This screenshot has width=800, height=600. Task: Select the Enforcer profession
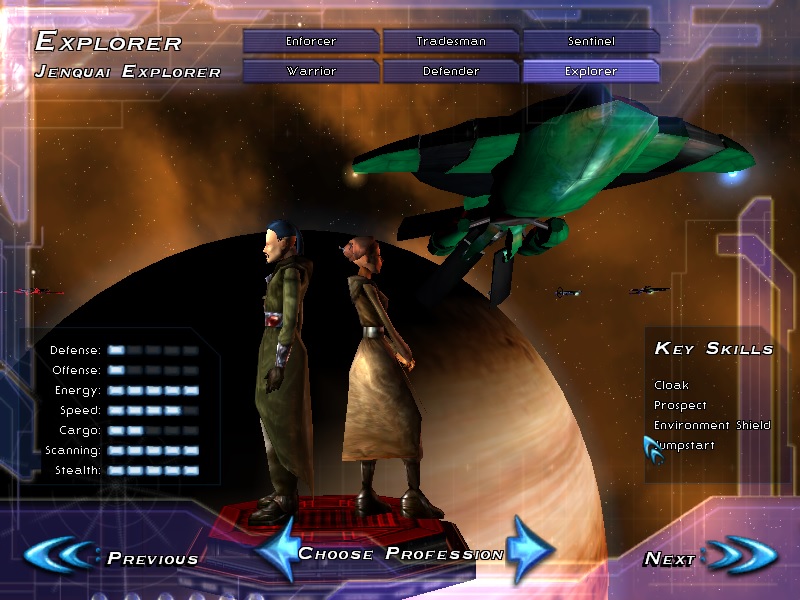[x=310, y=41]
